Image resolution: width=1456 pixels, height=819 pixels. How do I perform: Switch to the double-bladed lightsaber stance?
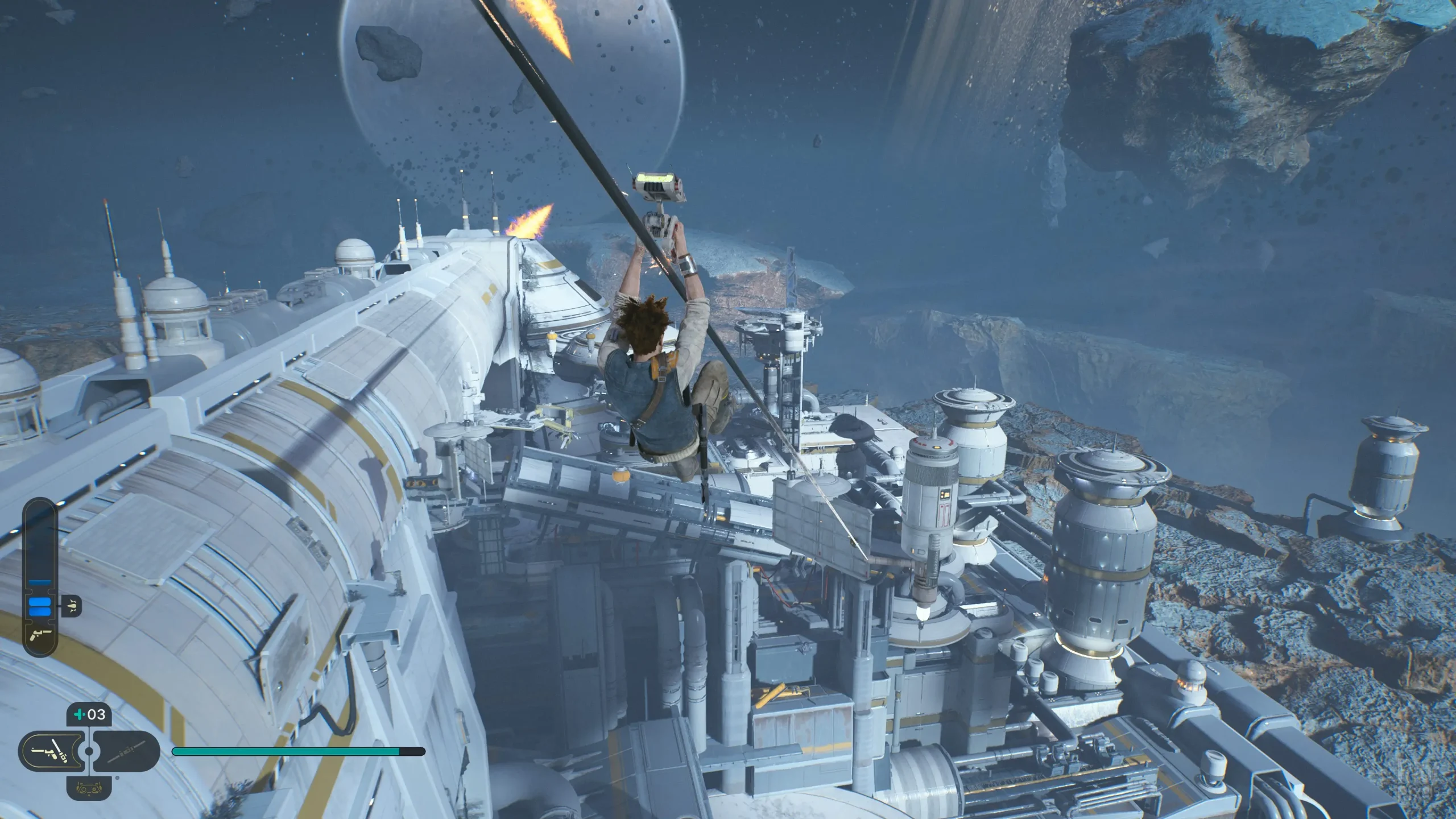(126, 751)
